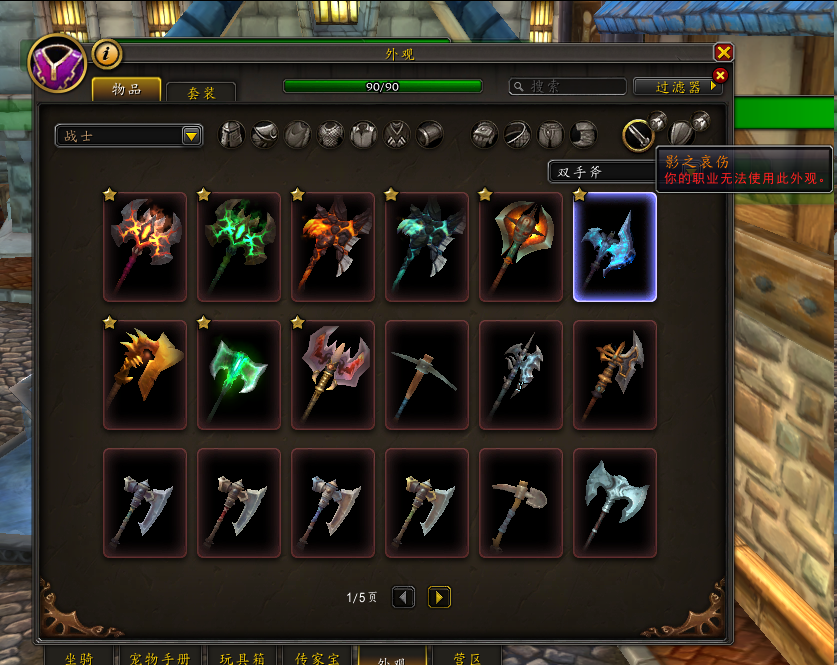Click the round info button
This screenshot has width=837, height=665.
(107, 53)
